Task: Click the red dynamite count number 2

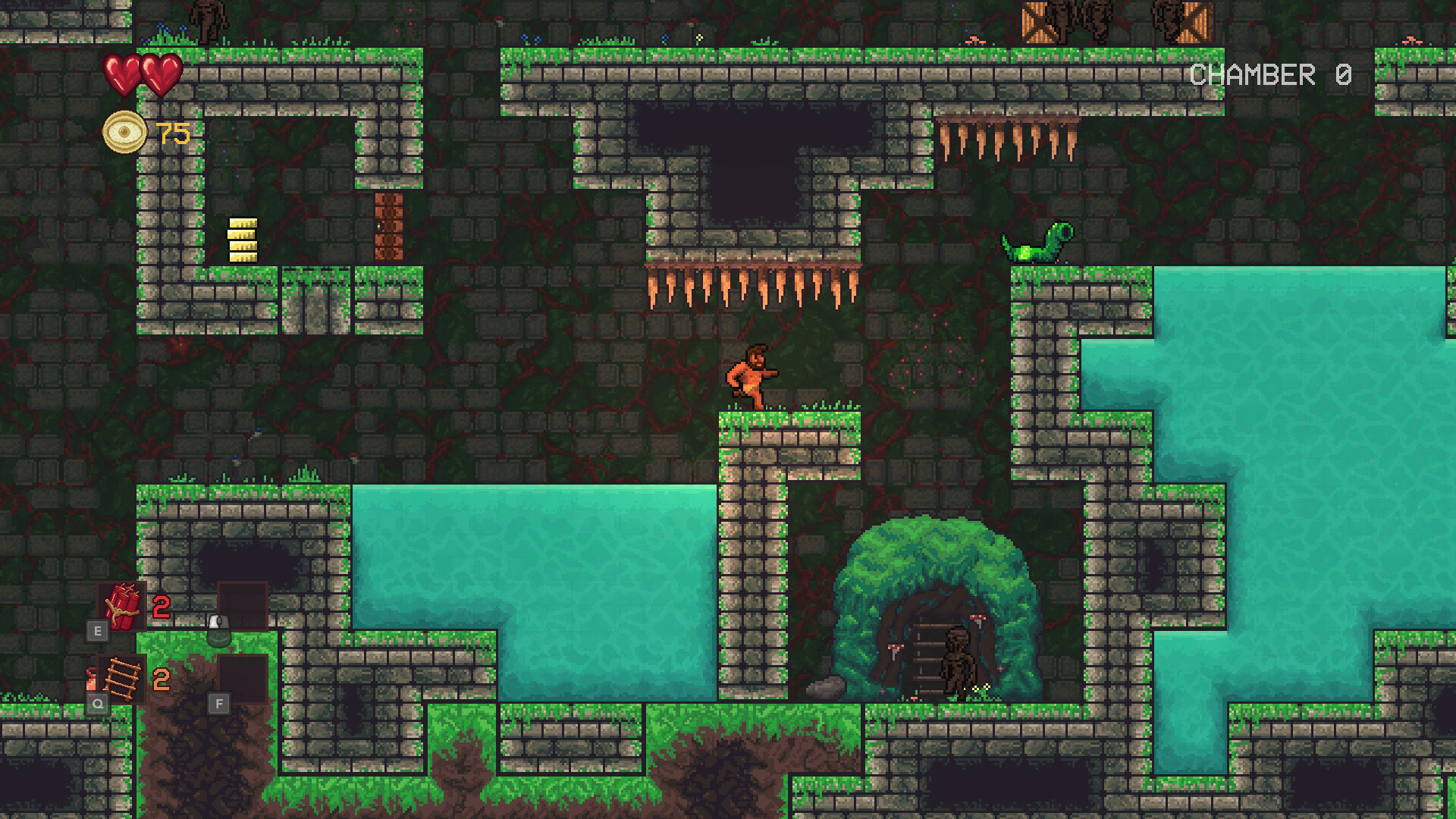Action: [x=159, y=607]
